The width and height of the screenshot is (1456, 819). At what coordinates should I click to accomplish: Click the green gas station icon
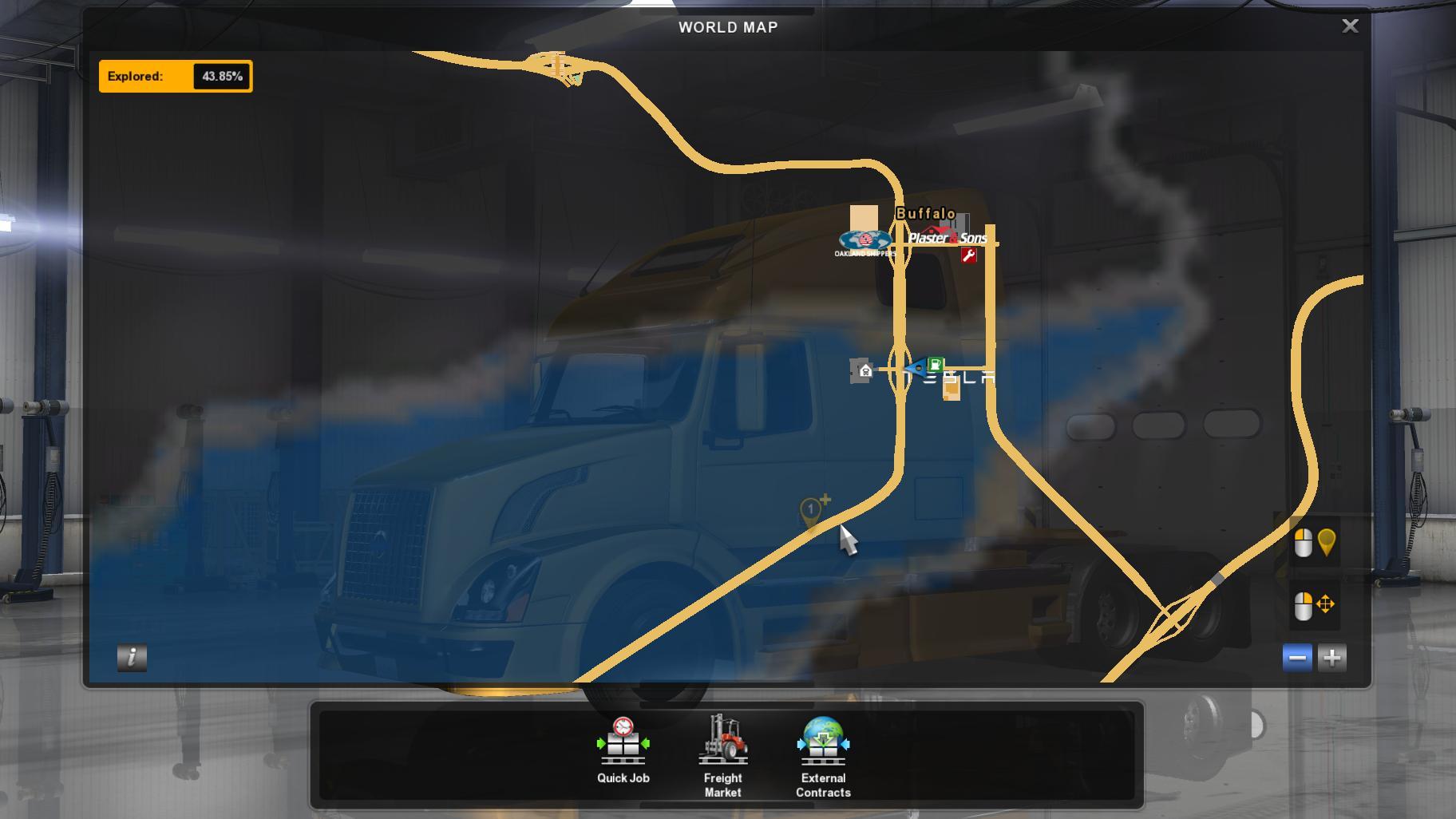tap(936, 364)
